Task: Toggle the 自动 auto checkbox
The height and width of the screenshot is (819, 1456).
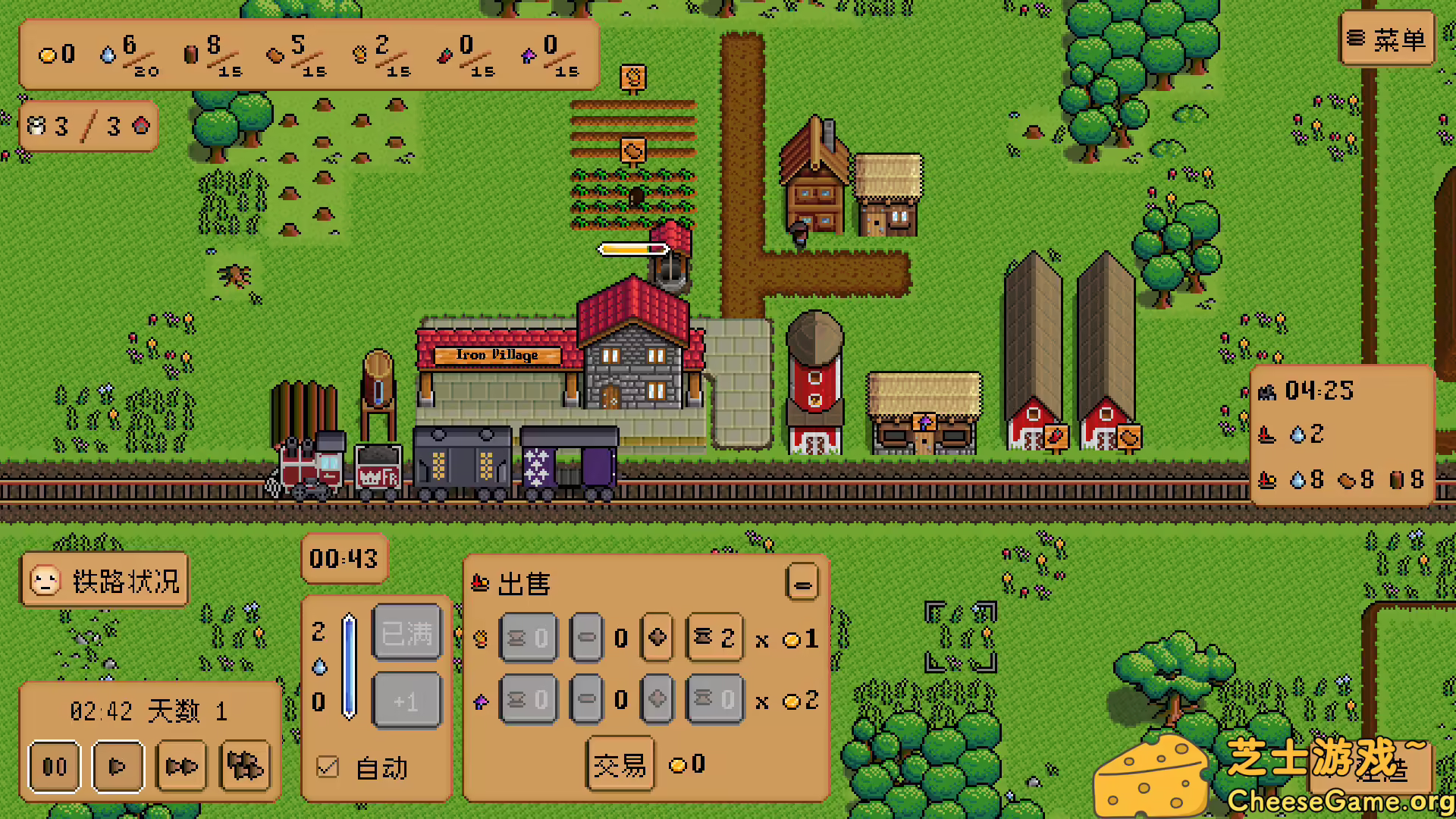Action: click(327, 768)
